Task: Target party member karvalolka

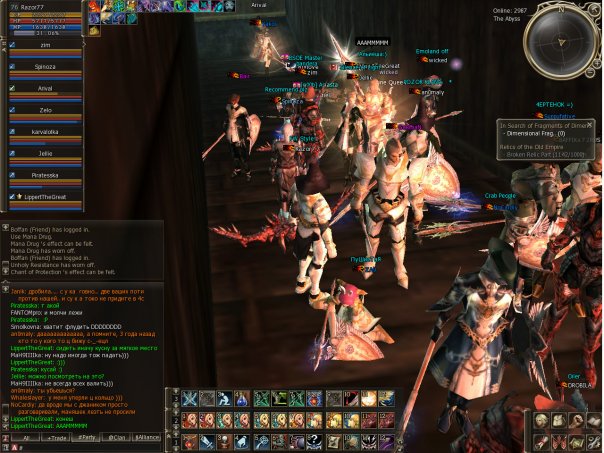Action: 44,130
